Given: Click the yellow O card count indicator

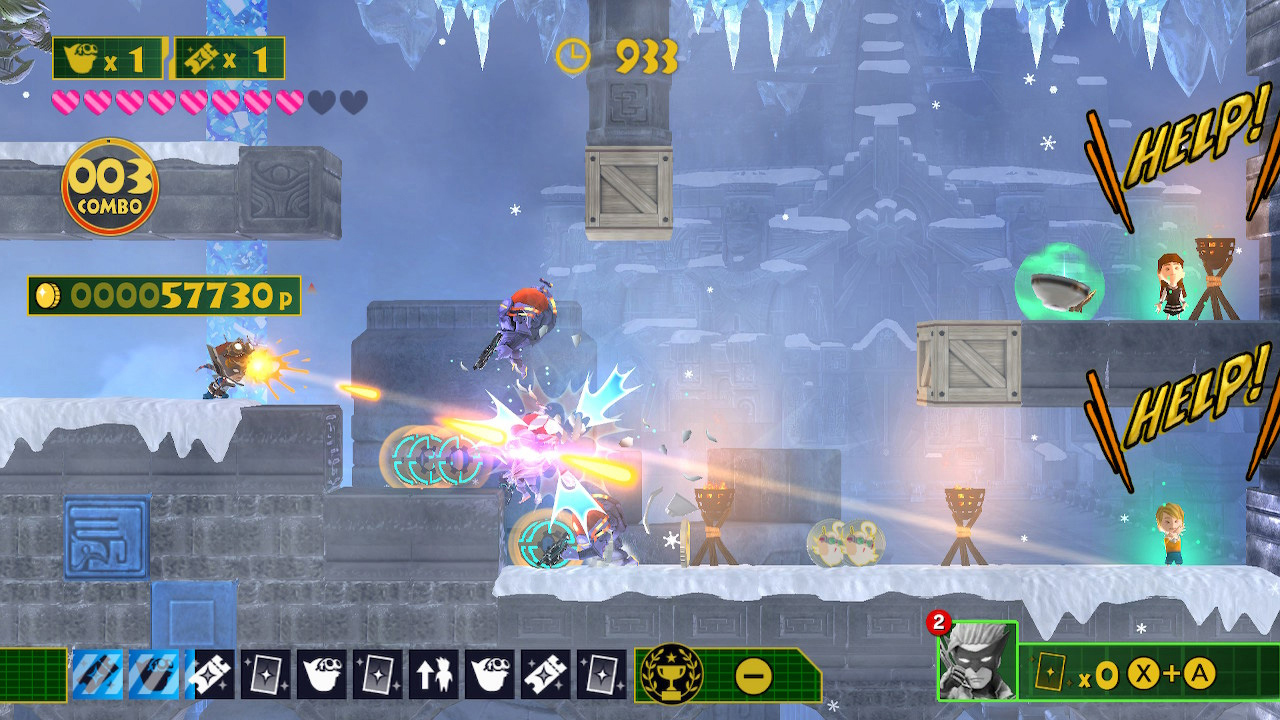Looking at the screenshot, I should (x=1105, y=675).
